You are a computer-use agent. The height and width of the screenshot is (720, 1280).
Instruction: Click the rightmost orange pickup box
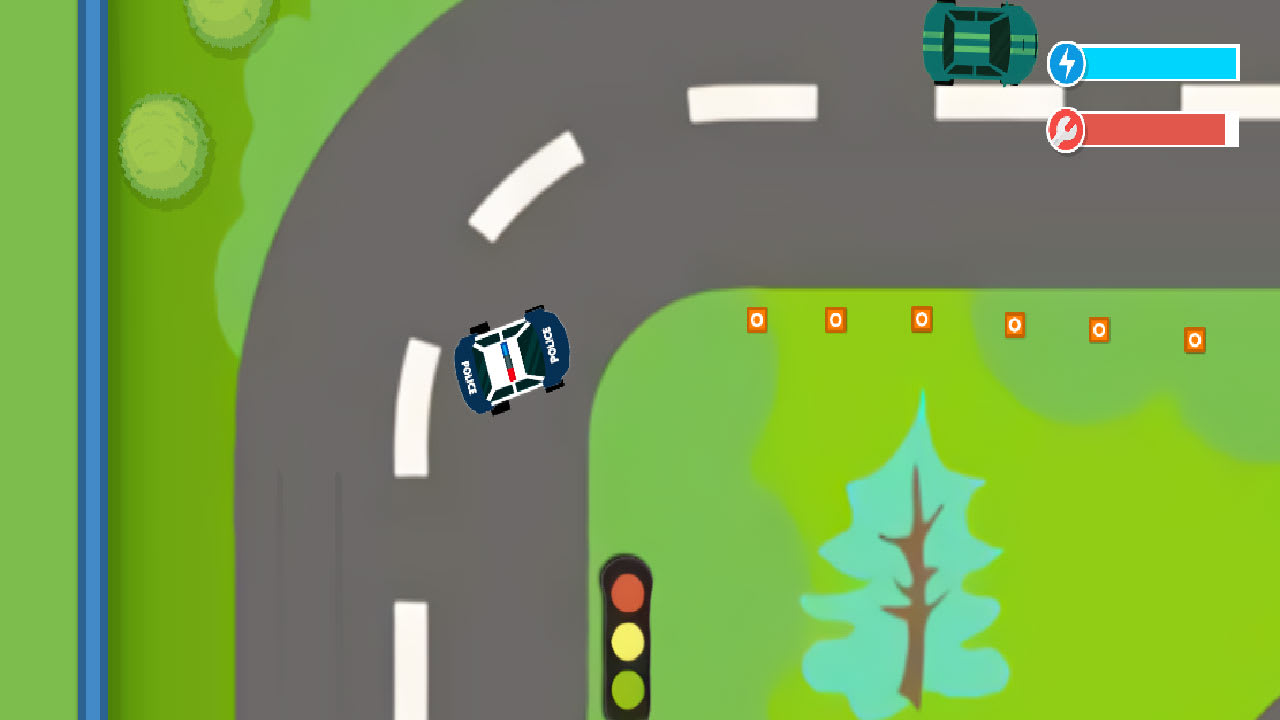click(1195, 339)
